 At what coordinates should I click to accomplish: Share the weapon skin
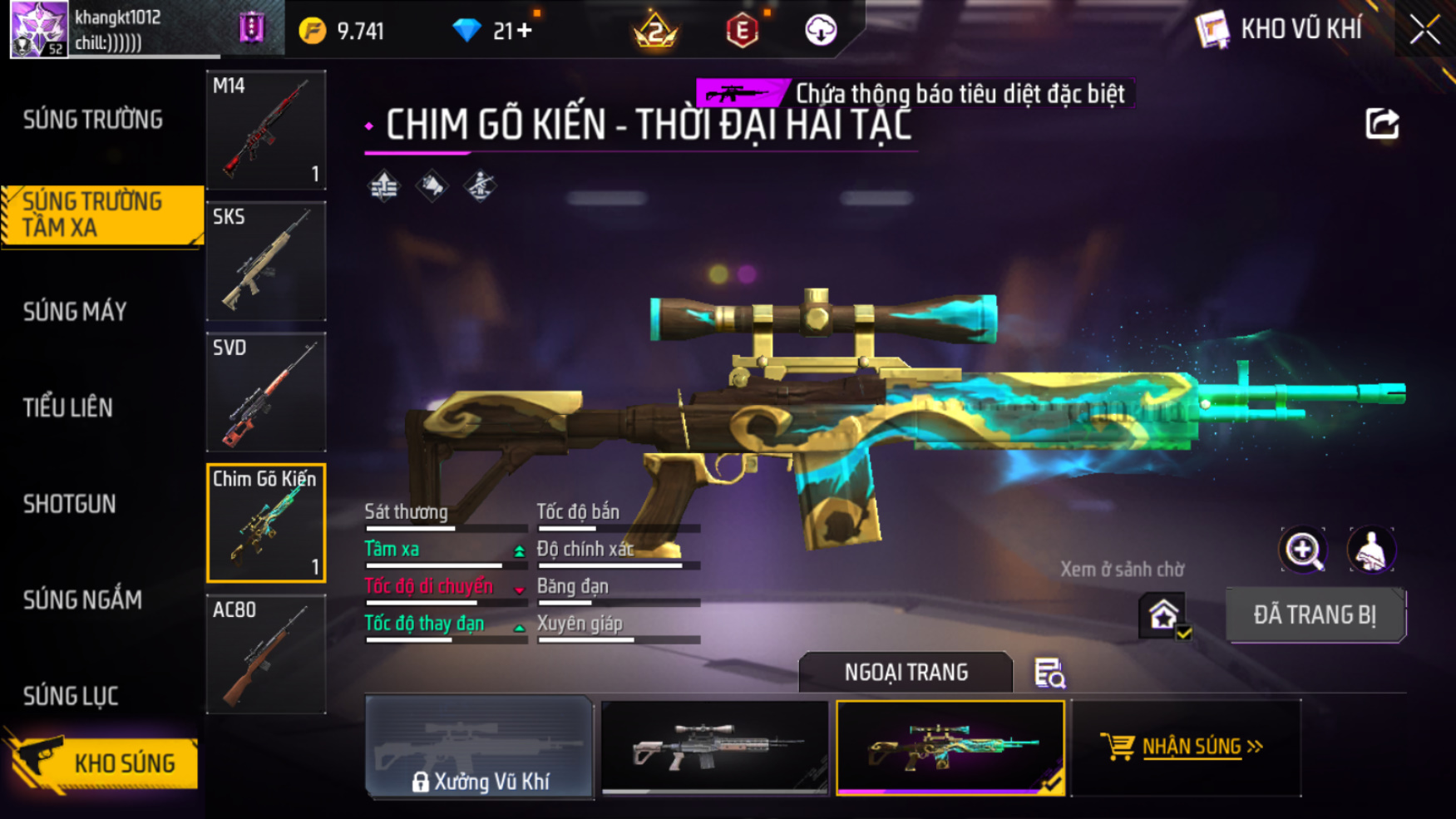click(x=1382, y=124)
